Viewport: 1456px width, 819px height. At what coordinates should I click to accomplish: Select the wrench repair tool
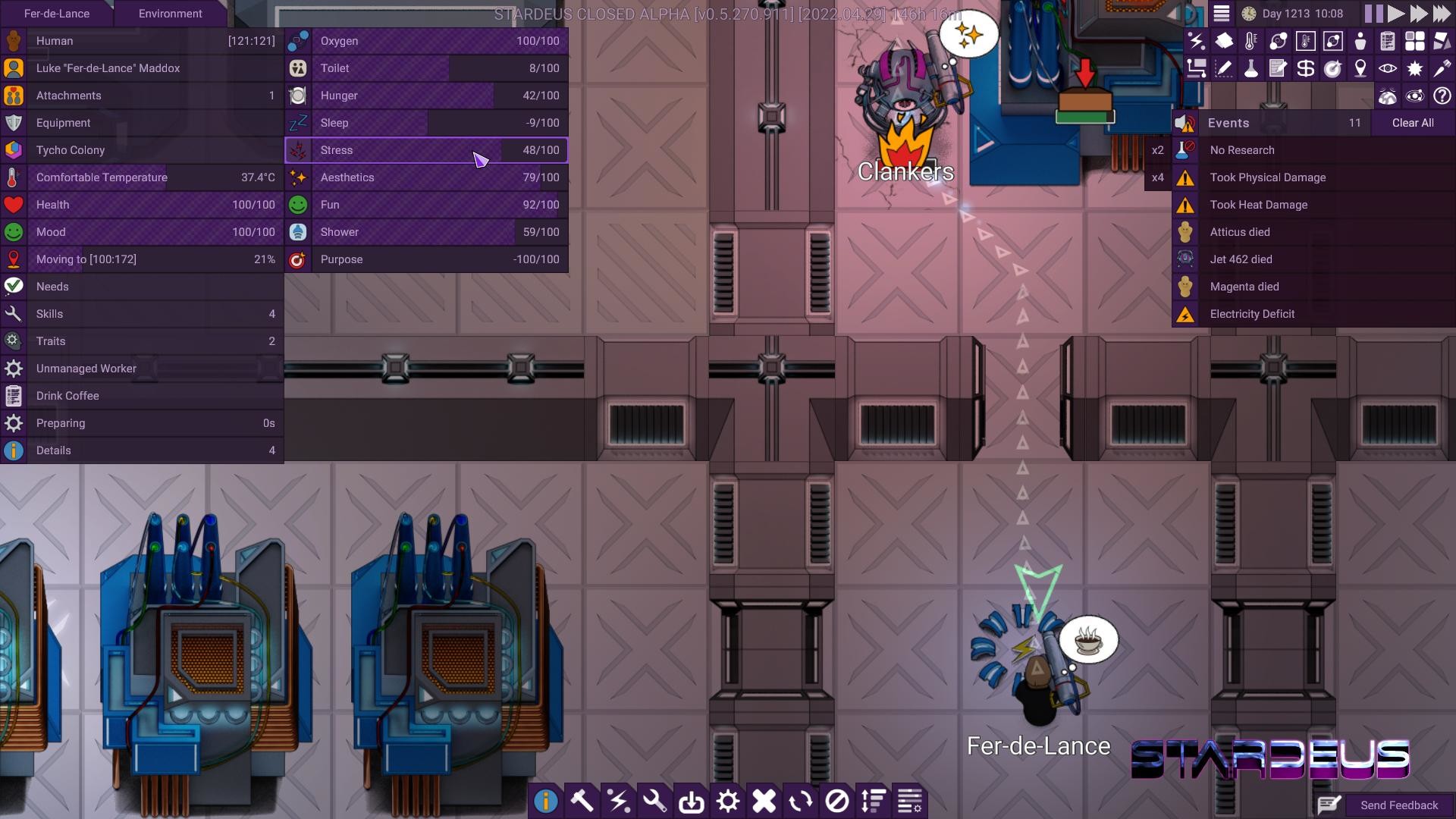coord(654,801)
